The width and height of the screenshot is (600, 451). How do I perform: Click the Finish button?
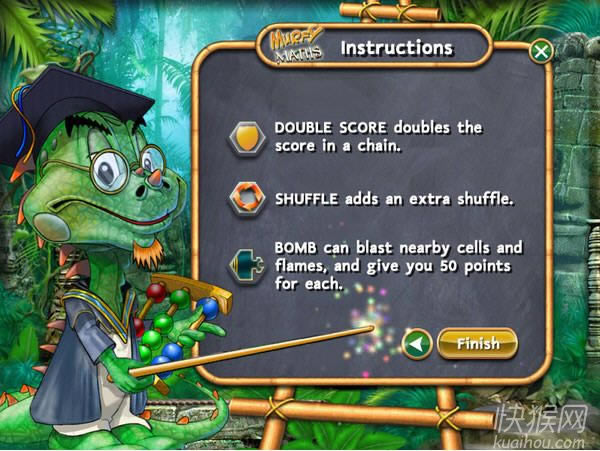[x=477, y=344]
